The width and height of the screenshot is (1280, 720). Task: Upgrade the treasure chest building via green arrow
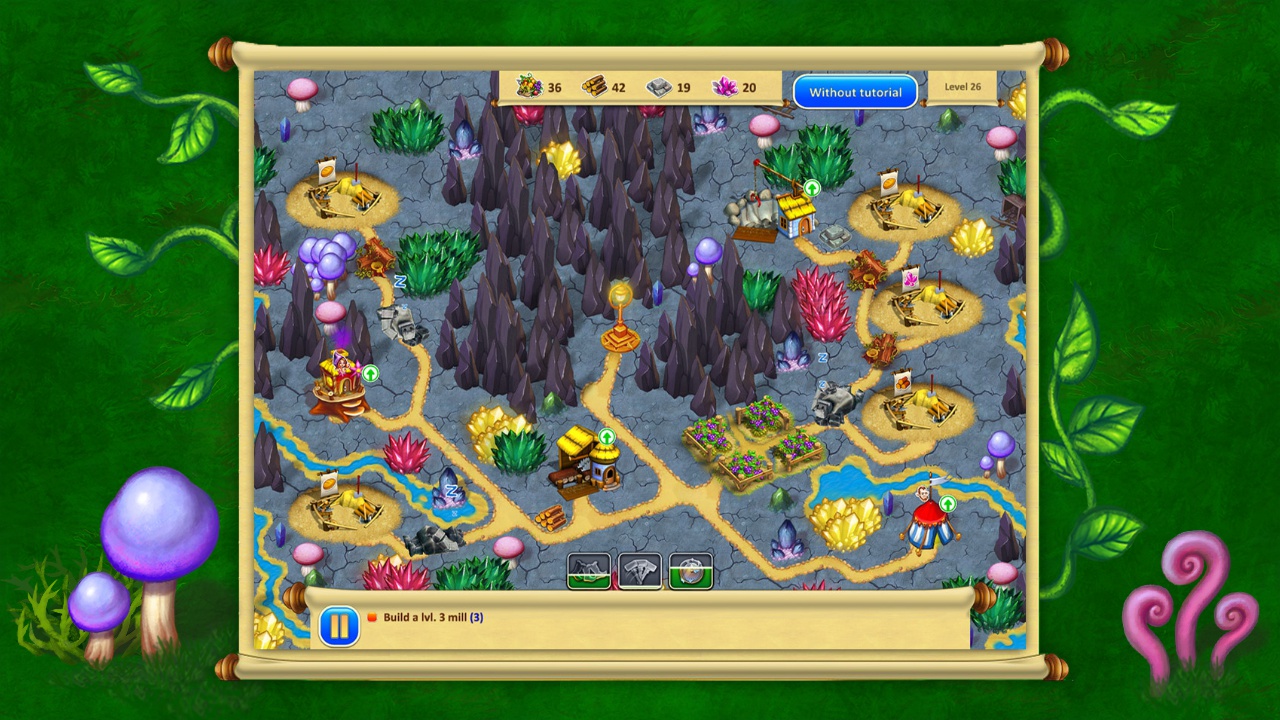369,374
